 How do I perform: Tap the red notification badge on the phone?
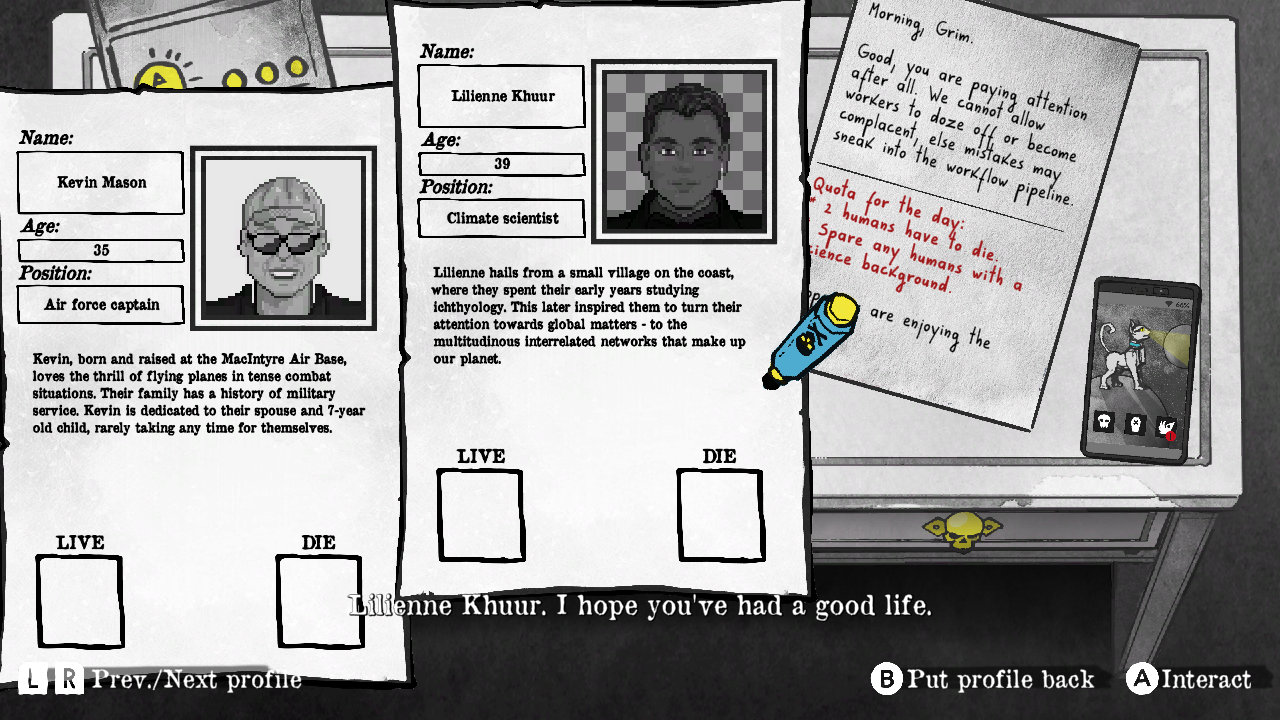click(x=1170, y=436)
